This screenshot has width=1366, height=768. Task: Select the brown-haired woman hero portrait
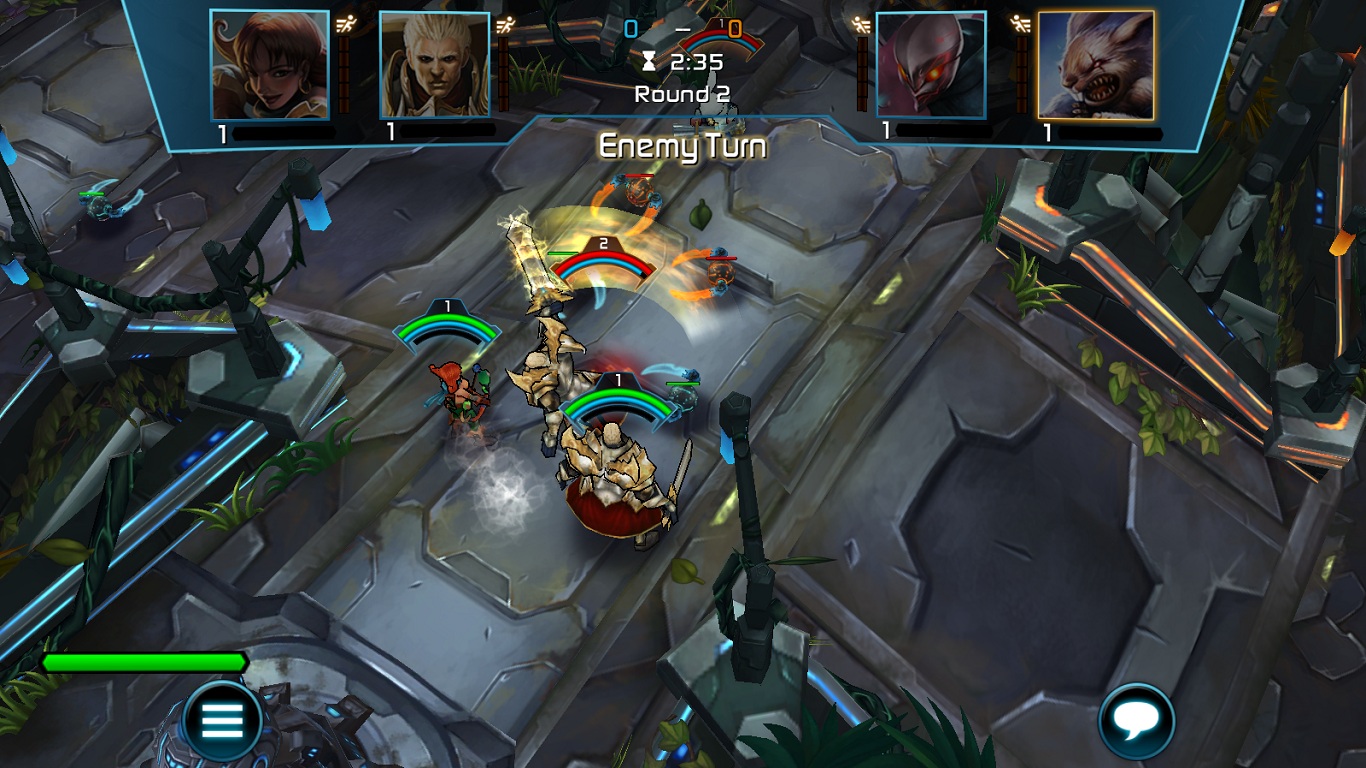[270, 65]
